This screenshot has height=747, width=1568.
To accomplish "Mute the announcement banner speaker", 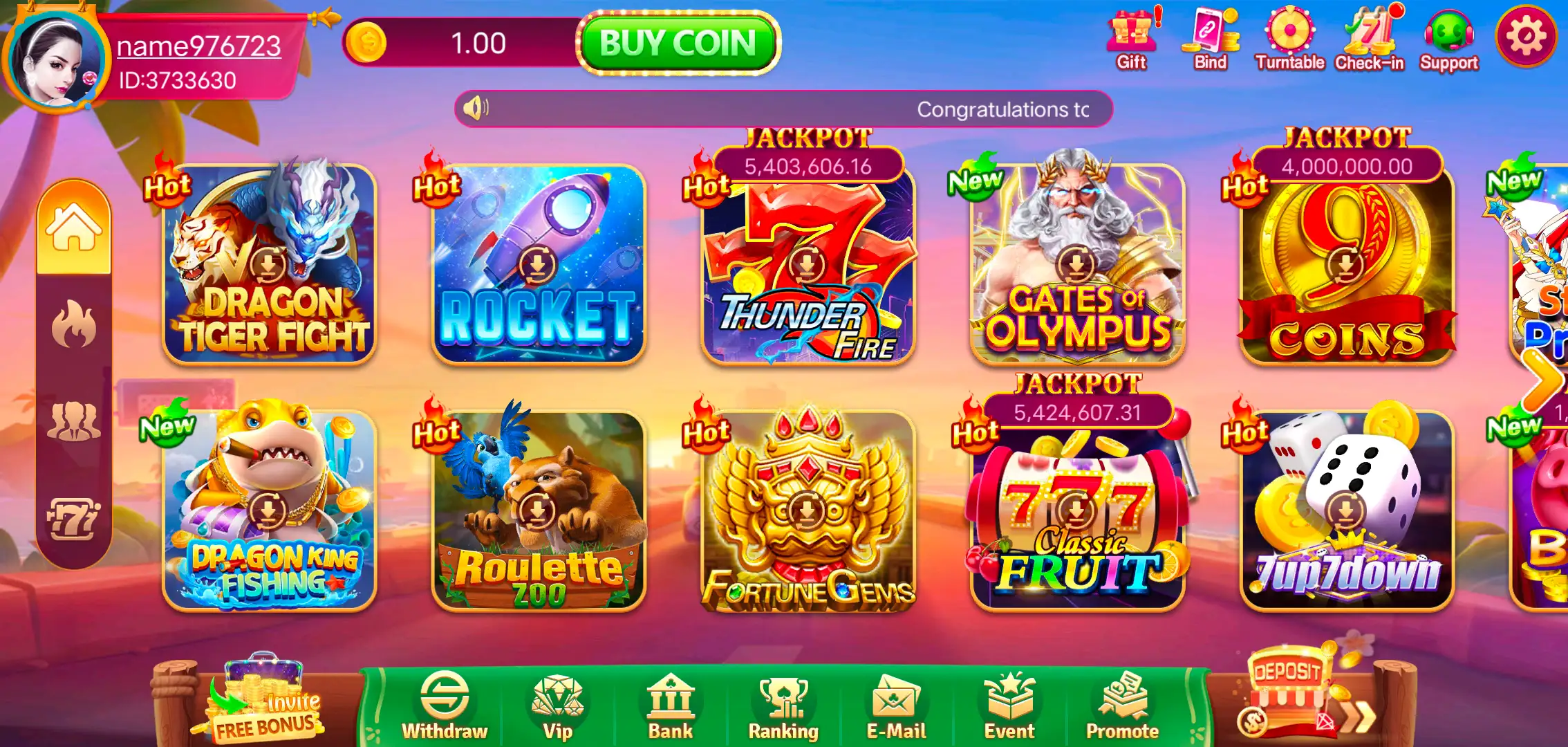I will [x=477, y=109].
